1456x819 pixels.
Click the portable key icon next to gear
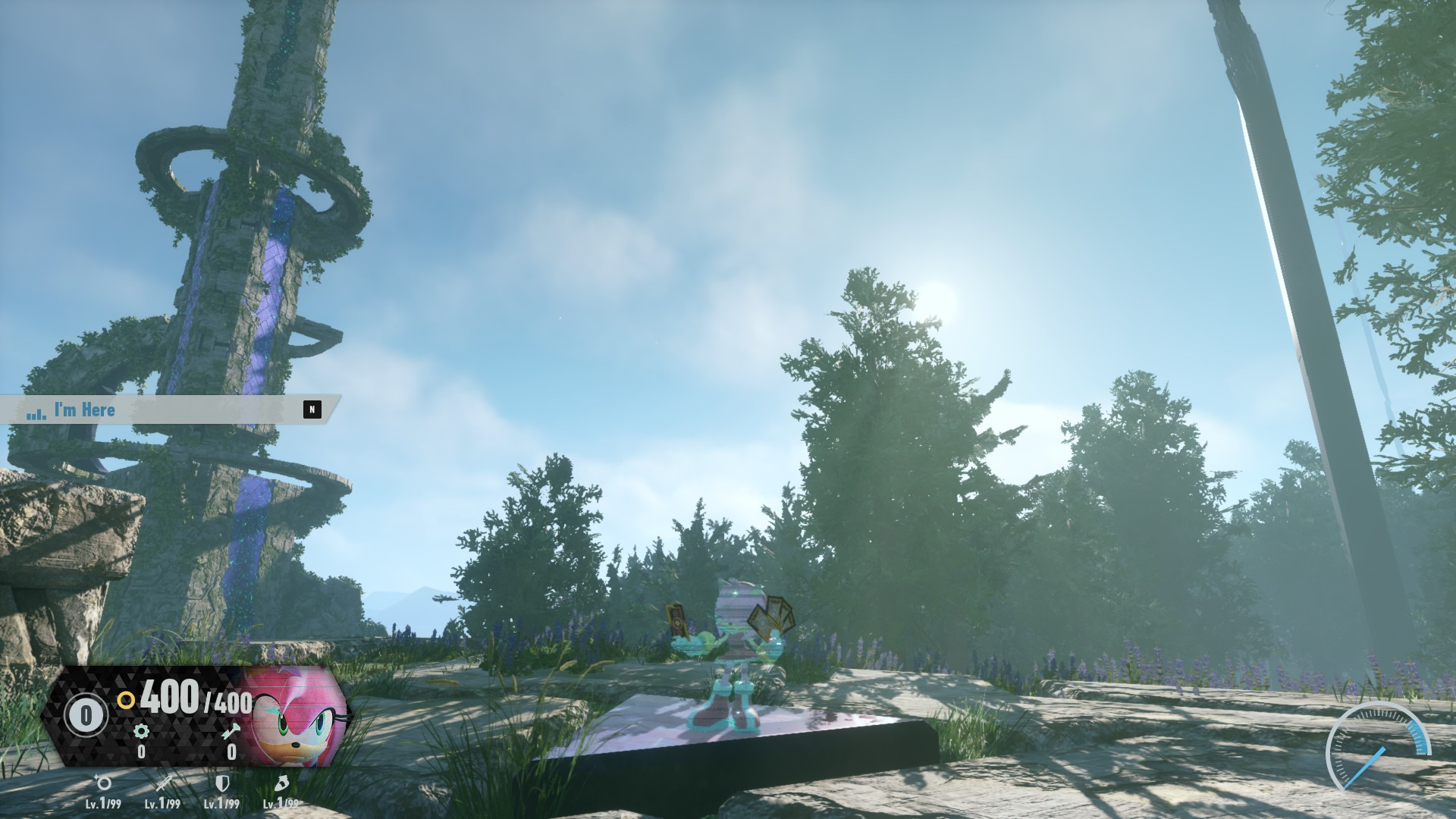point(231,732)
